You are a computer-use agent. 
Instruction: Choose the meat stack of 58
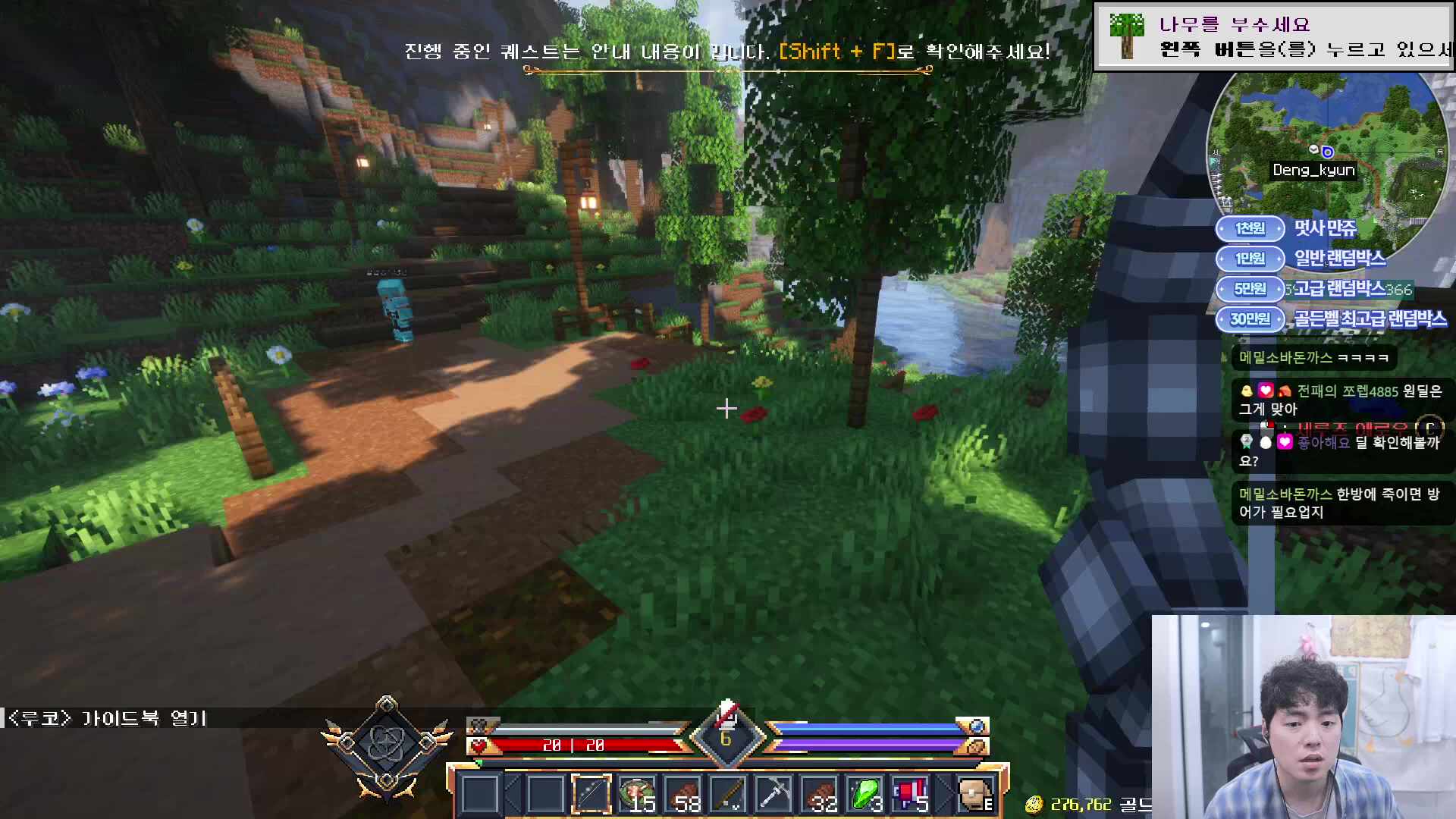pos(682,794)
